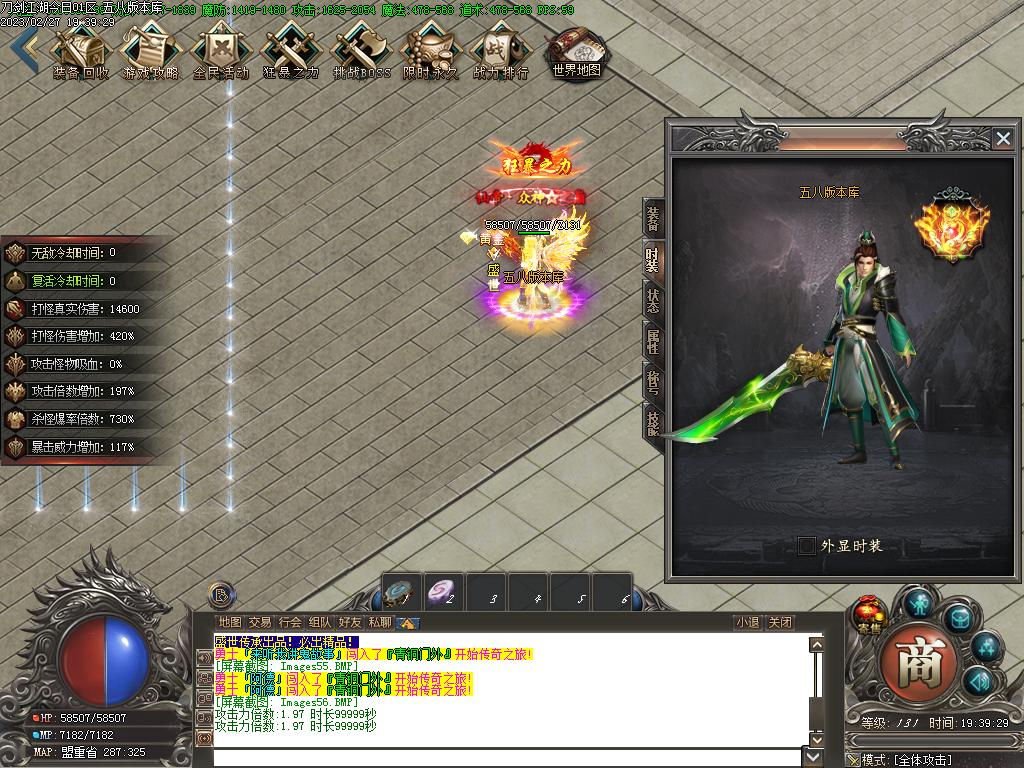Click the 行会 guild button

click(x=290, y=622)
